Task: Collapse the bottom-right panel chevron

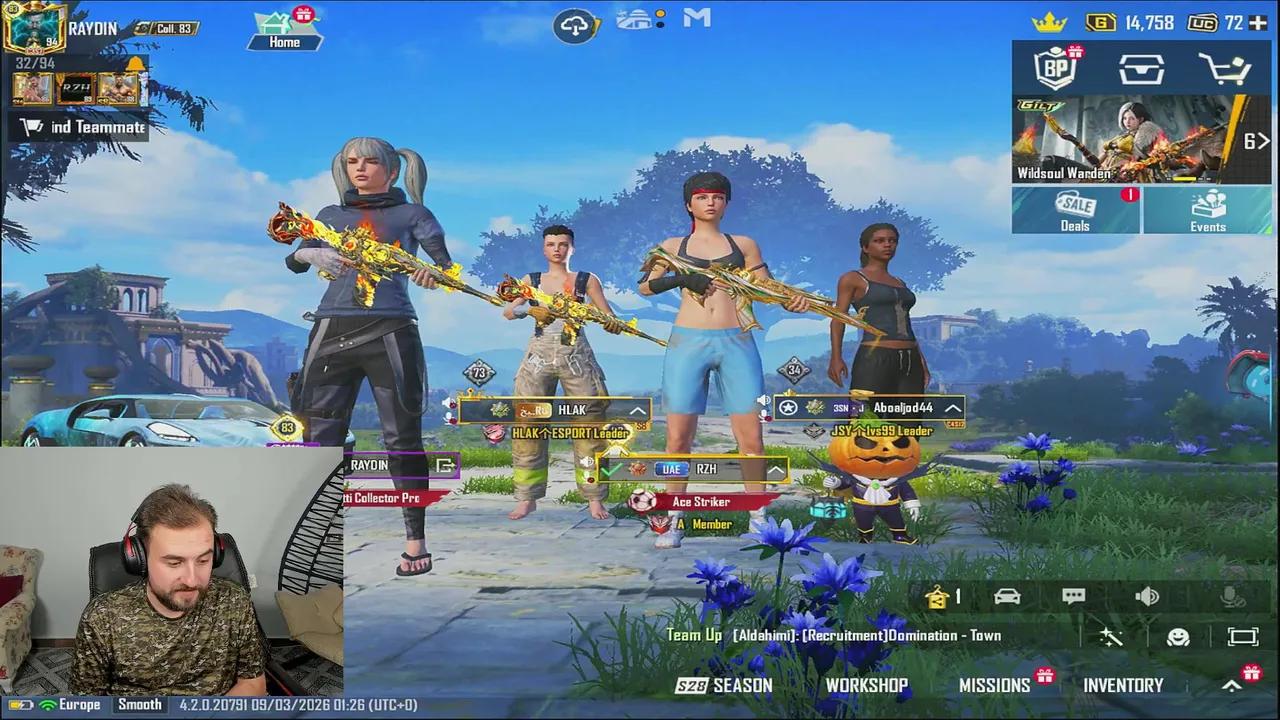Action: (1231, 687)
